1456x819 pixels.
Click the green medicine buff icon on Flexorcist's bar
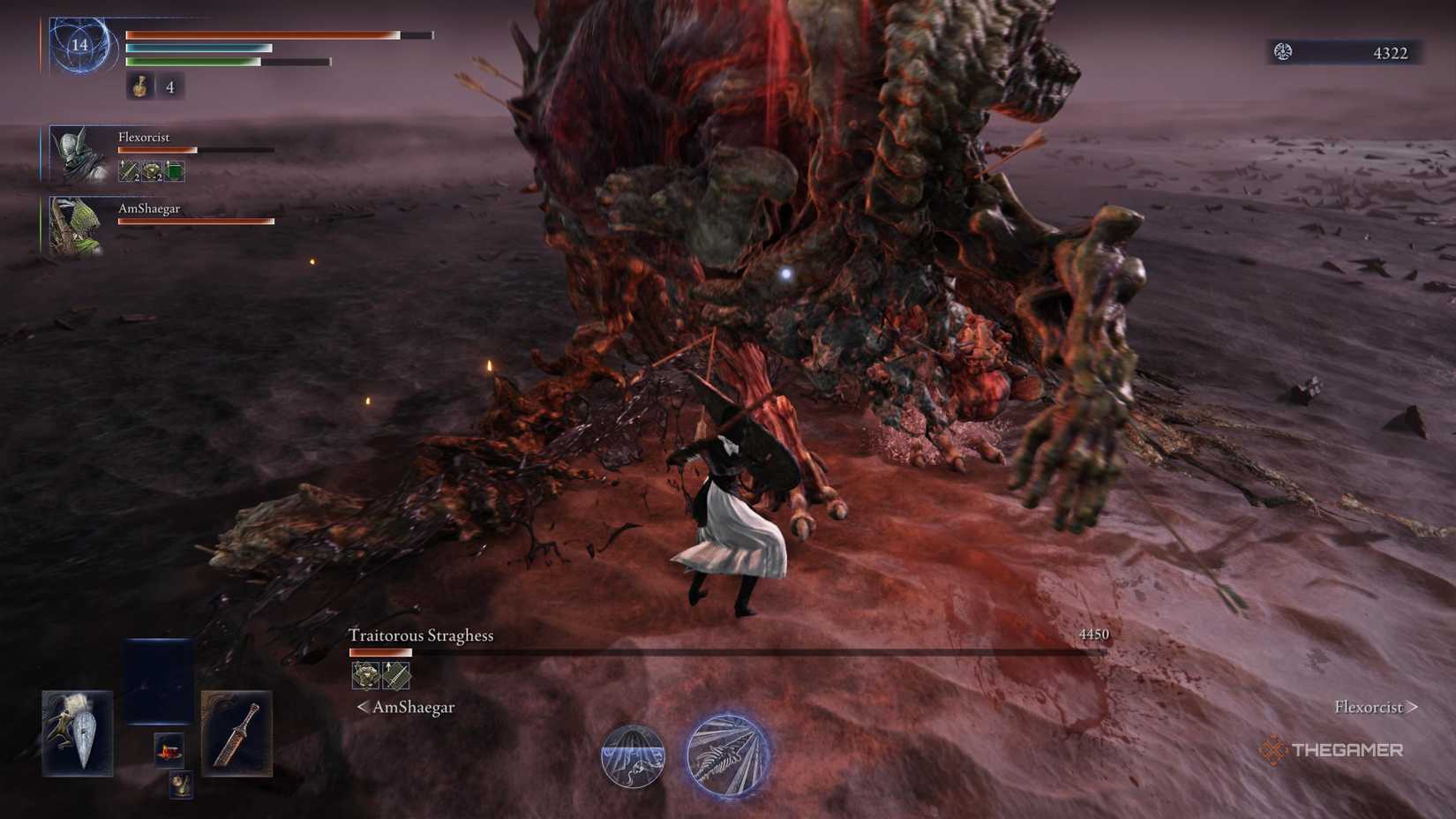coord(173,170)
